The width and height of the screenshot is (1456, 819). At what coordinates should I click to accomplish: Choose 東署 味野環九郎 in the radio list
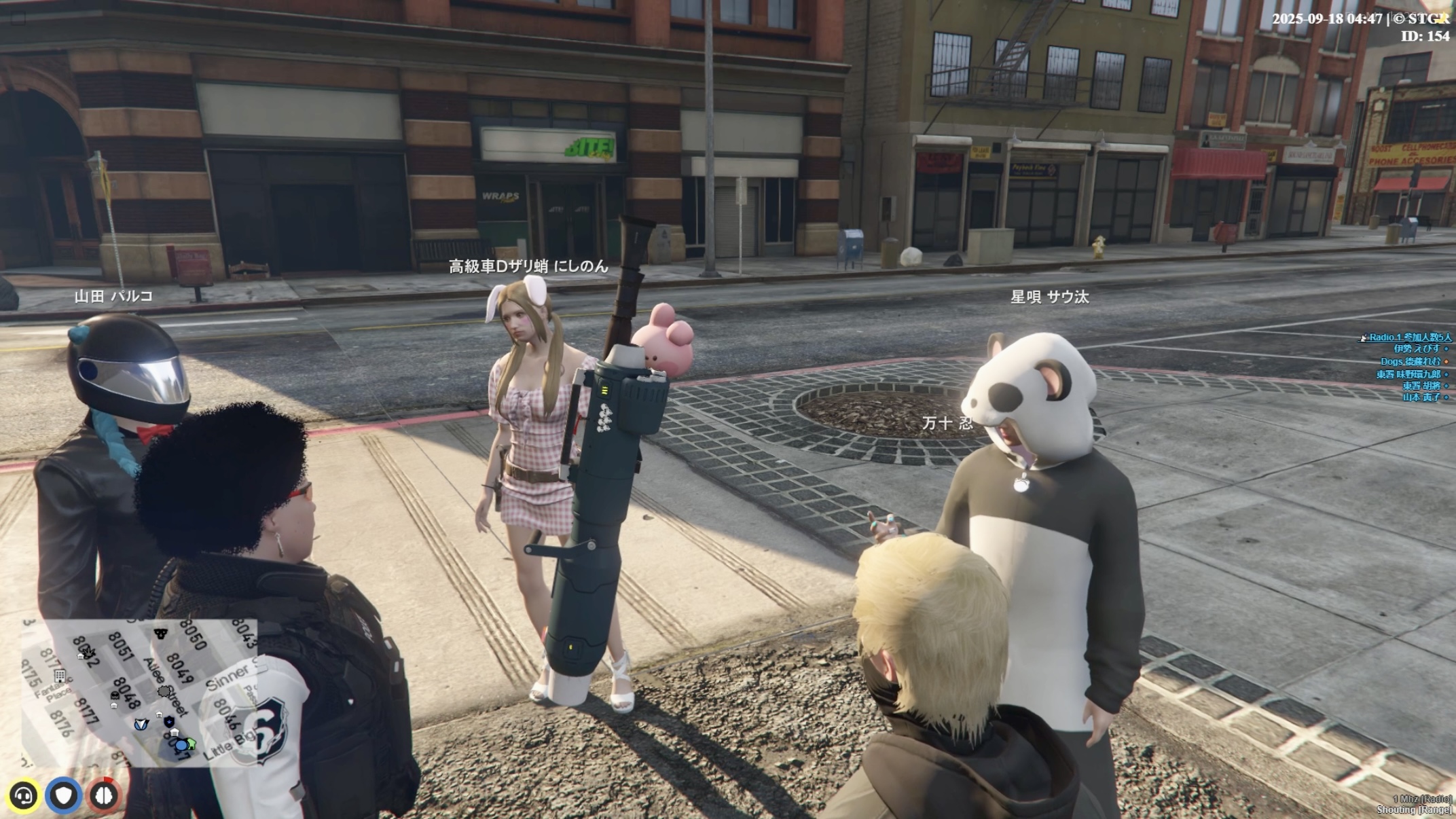(x=1408, y=374)
